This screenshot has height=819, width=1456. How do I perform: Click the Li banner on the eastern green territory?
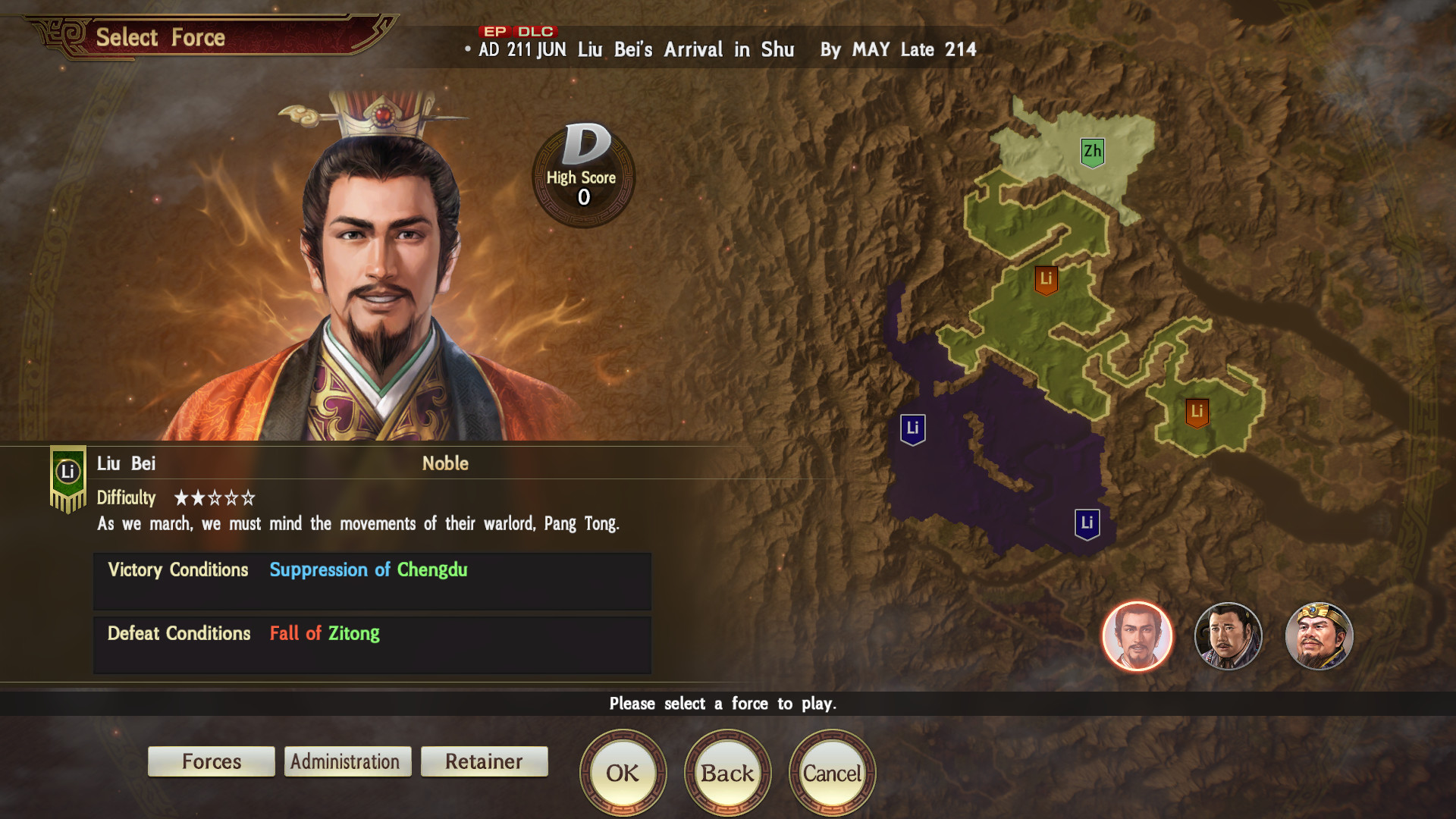click(x=1198, y=413)
